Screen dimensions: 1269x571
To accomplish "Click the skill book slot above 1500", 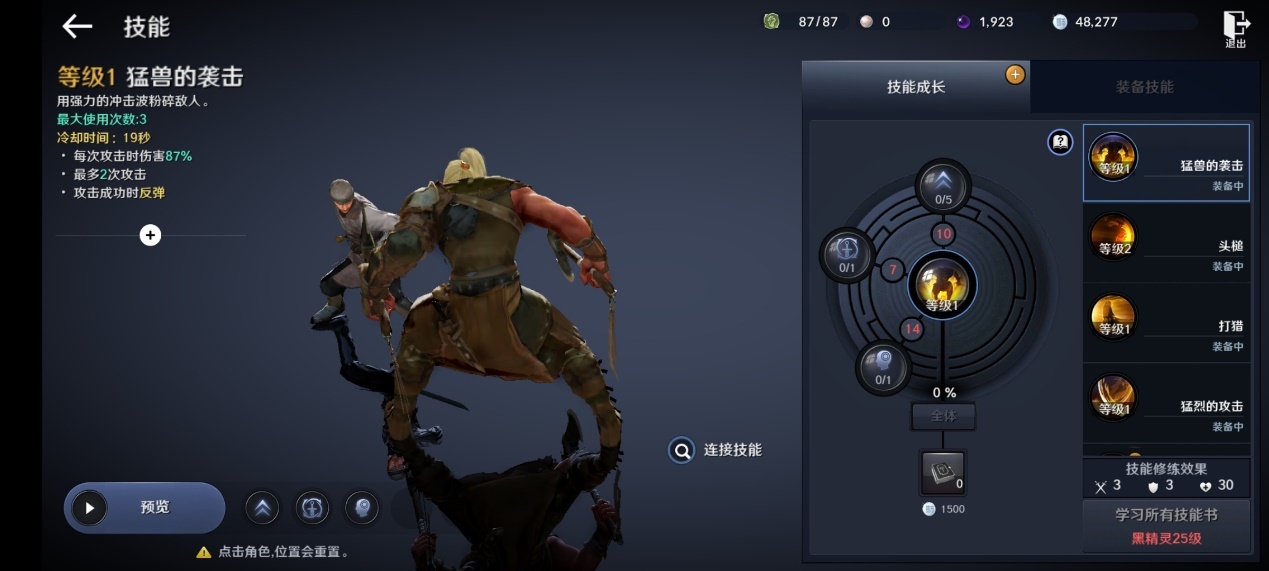I will 942,471.
